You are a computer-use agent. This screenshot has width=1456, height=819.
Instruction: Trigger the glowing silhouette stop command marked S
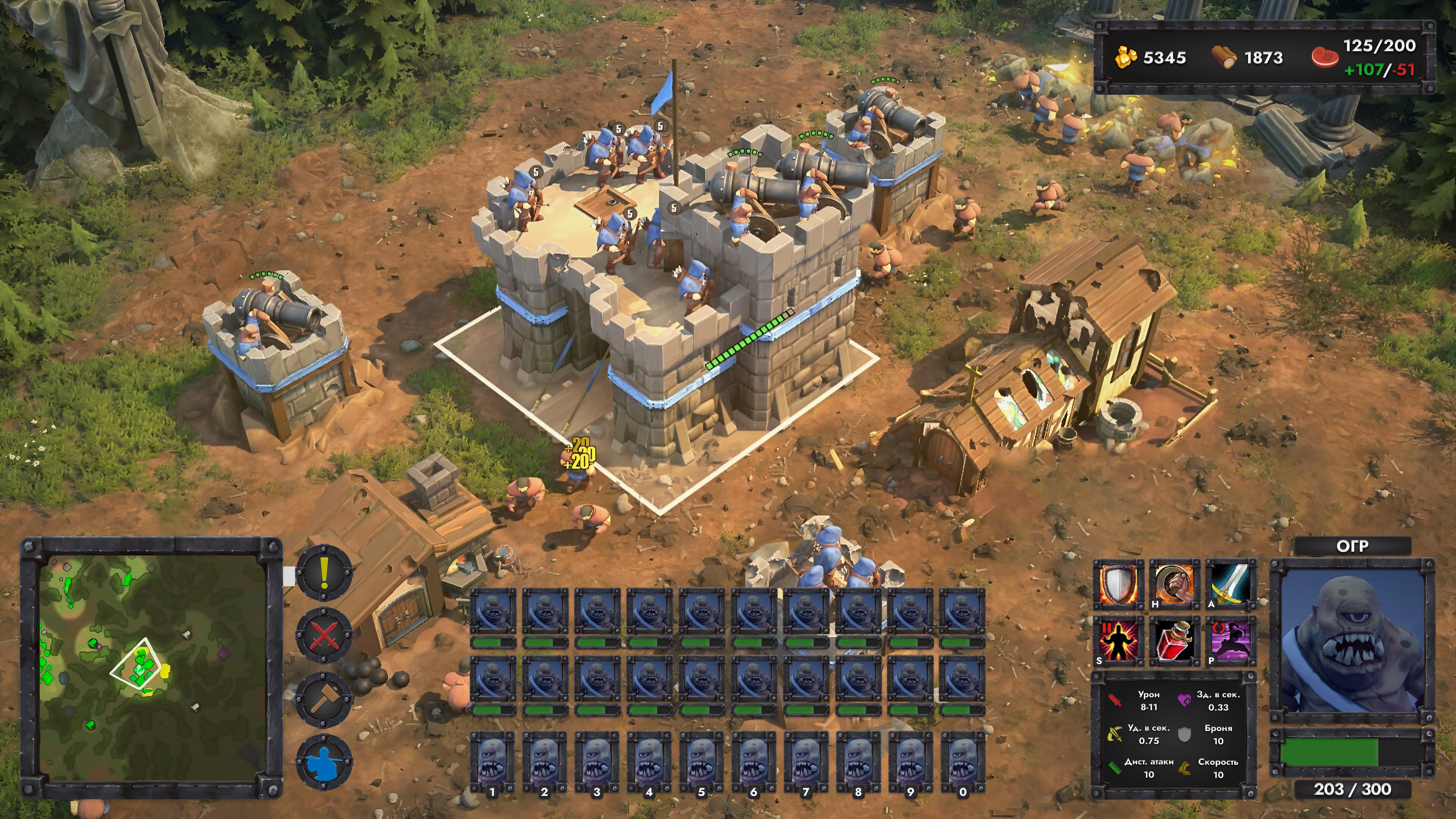click(1117, 640)
